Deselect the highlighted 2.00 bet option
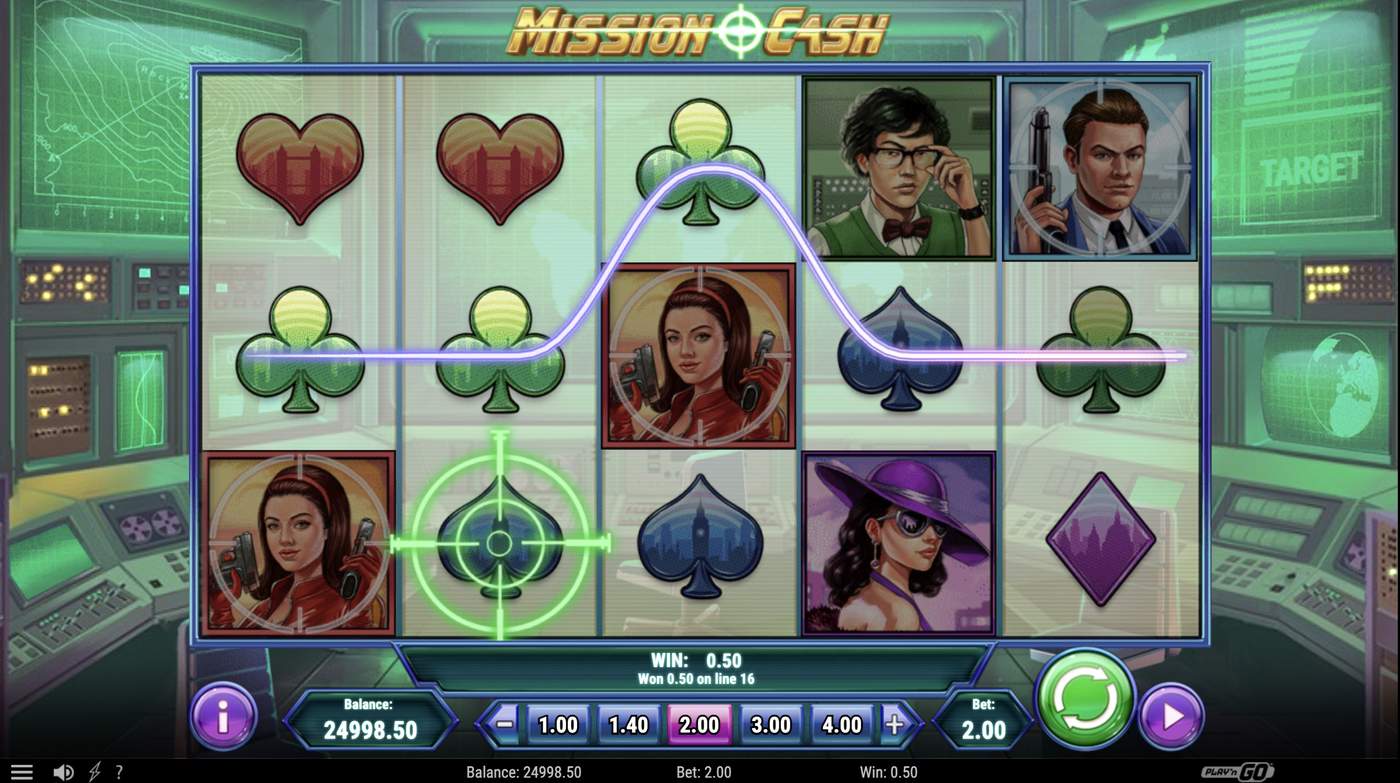The height and width of the screenshot is (783, 1400). click(700, 724)
